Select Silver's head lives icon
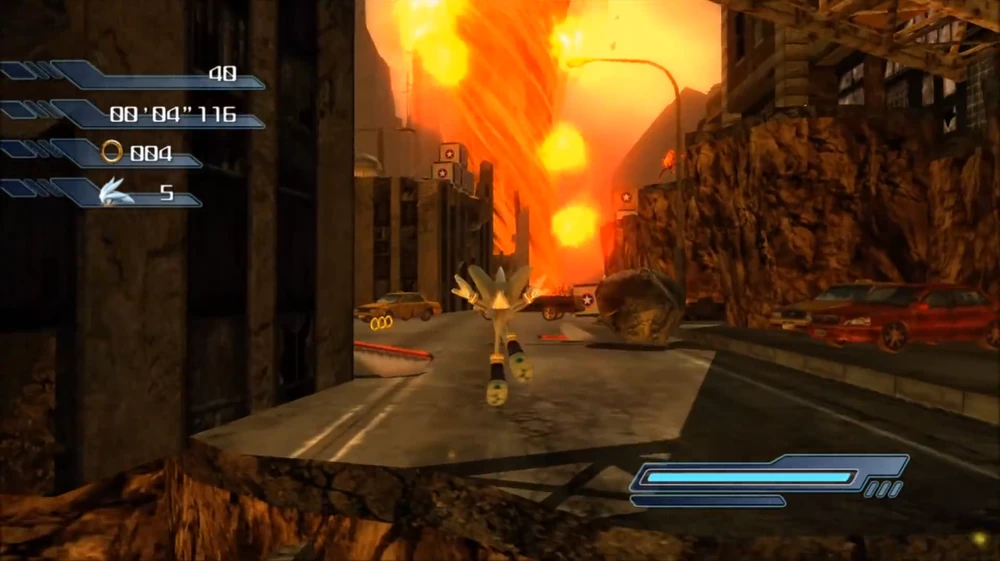 coord(117,191)
